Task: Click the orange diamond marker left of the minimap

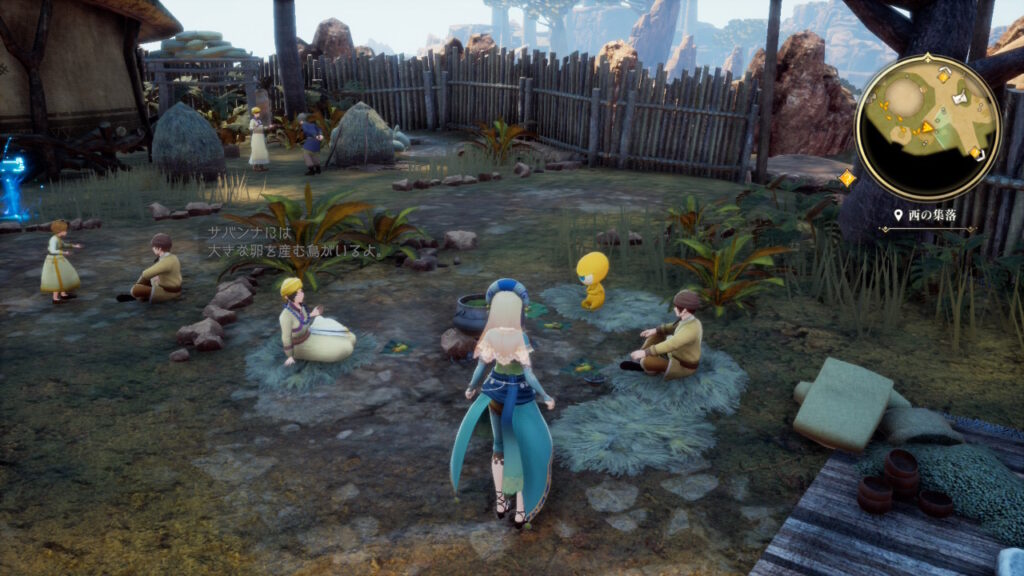Action: point(847,178)
